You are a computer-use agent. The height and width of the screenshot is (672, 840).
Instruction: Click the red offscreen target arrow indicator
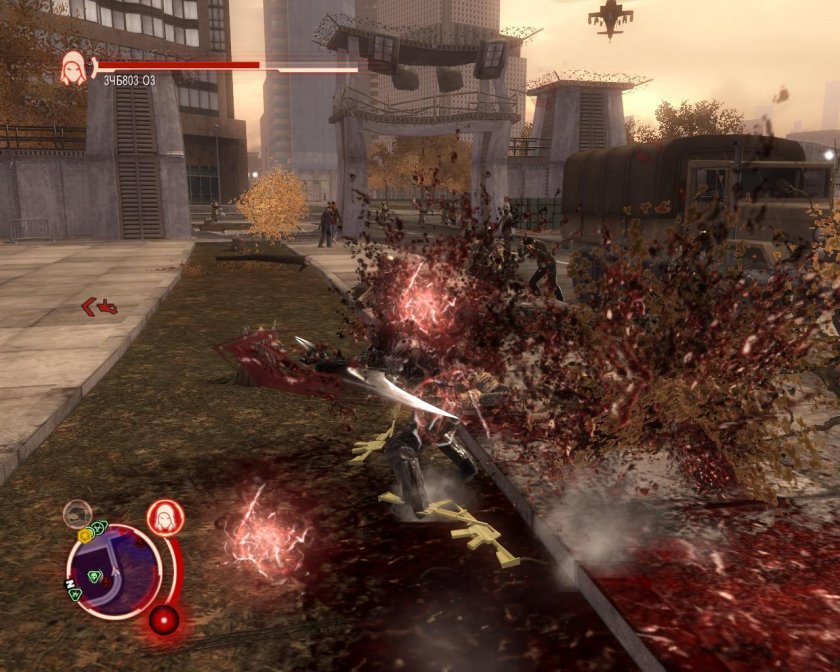(x=99, y=306)
